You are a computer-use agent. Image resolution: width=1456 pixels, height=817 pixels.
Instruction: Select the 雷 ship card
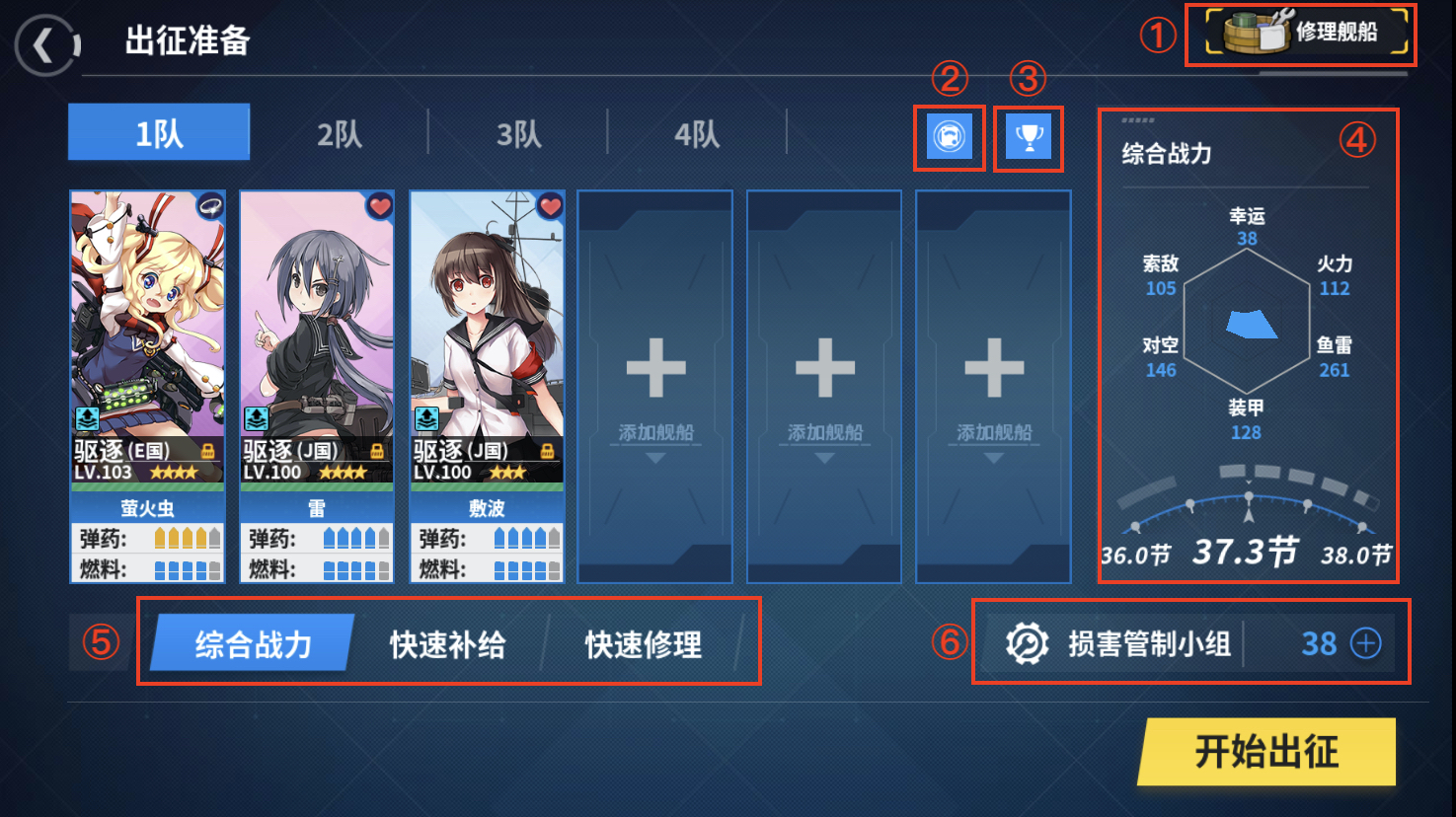coord(317,385)
